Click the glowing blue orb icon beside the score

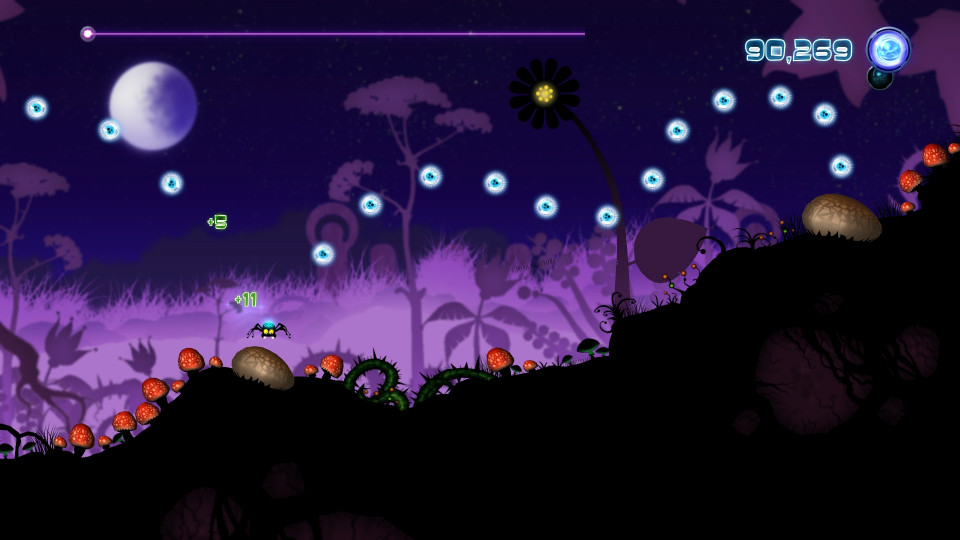pyautogui.click(x=887, y=49)
